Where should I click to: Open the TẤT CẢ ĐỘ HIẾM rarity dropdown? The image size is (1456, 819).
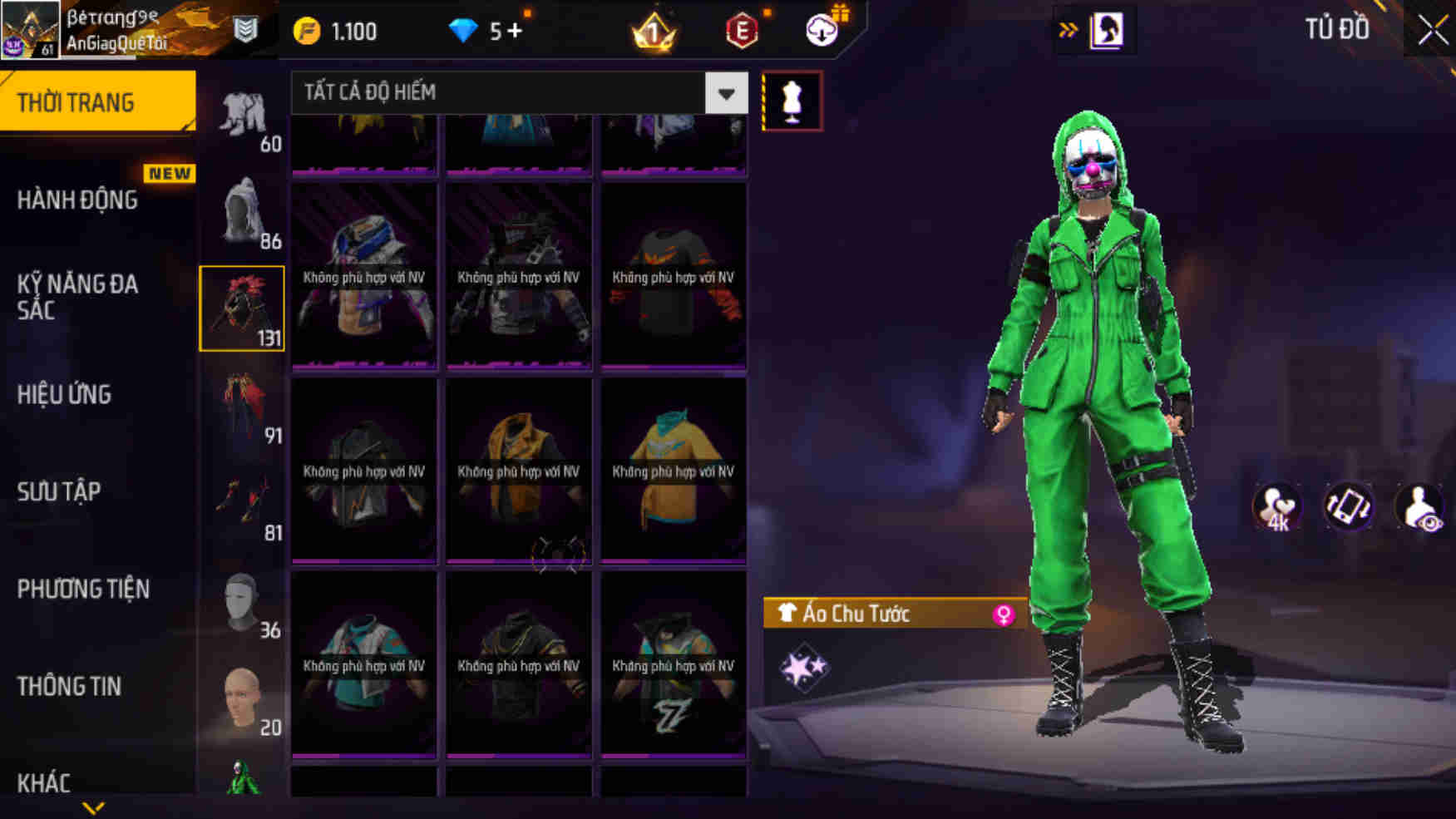click(516, 93)
